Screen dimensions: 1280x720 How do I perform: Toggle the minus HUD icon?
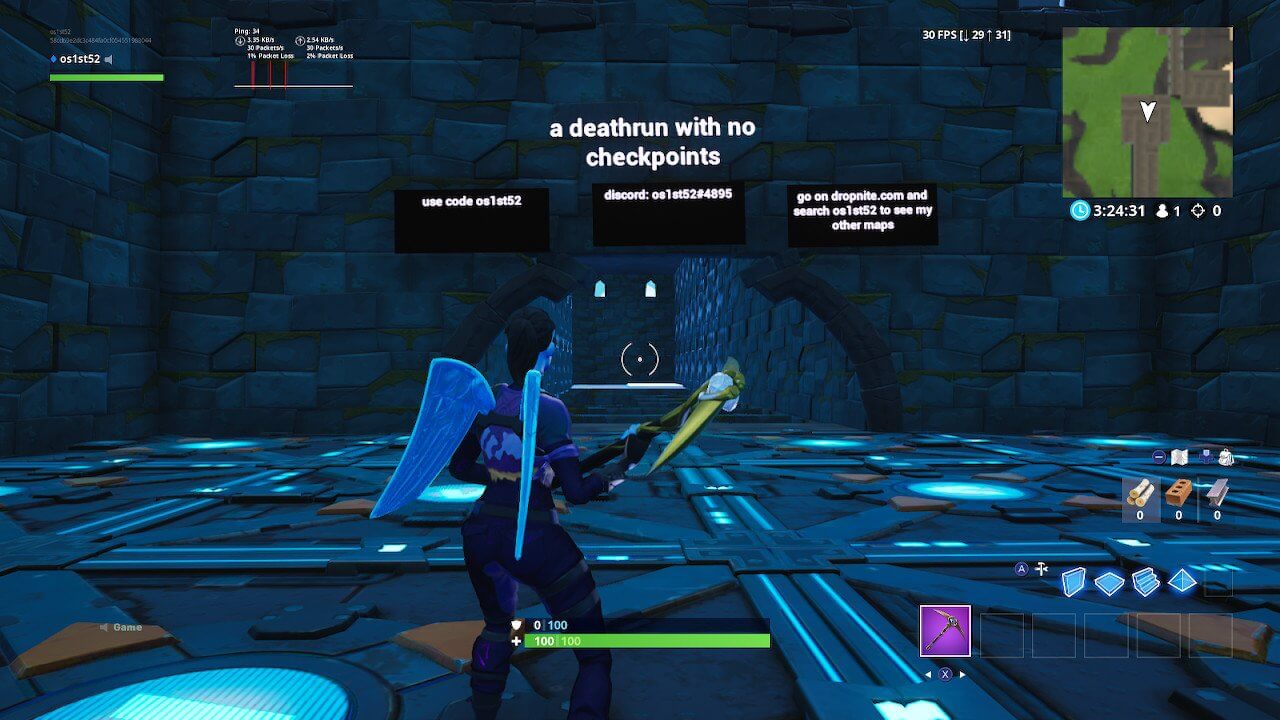tap(1159, 455)
